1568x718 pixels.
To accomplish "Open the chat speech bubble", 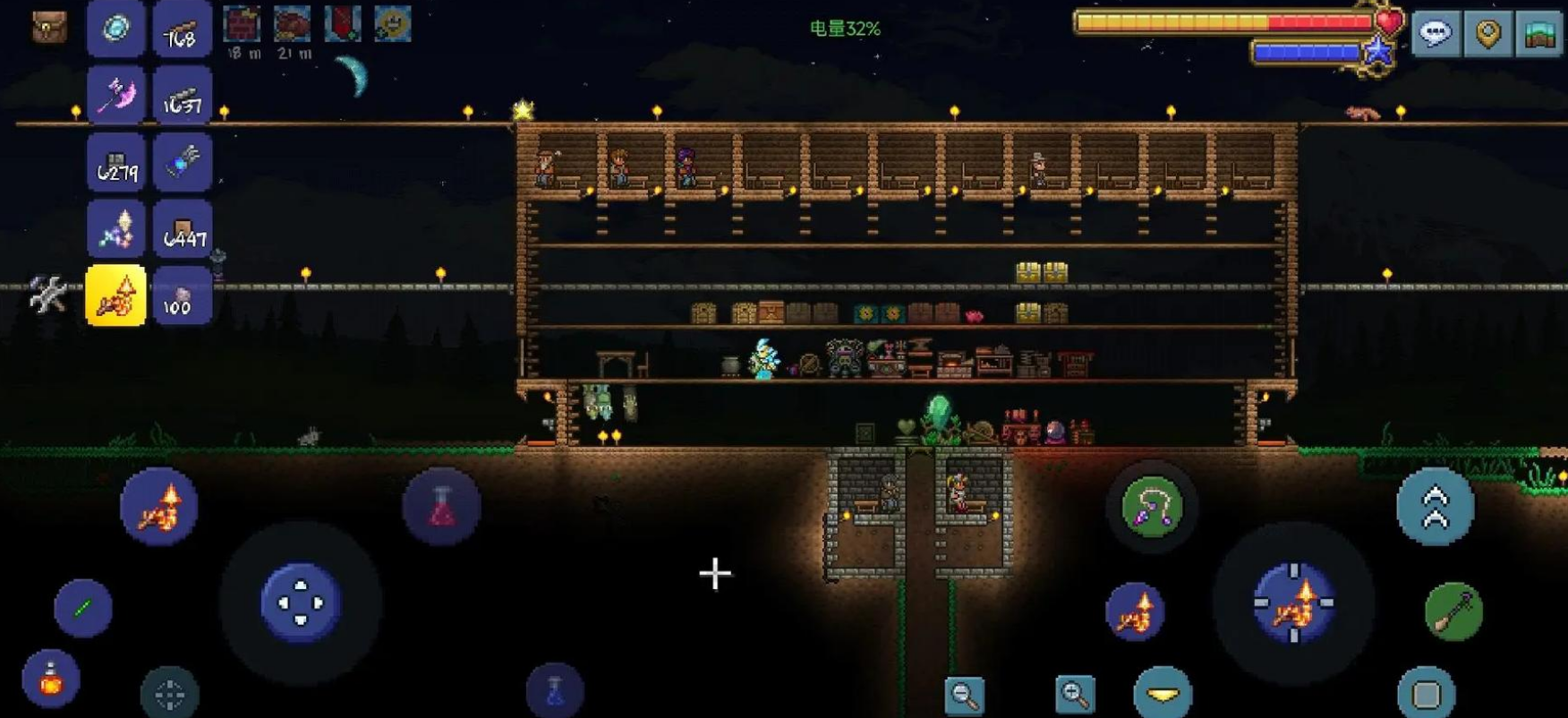I will coord(1436,34).
